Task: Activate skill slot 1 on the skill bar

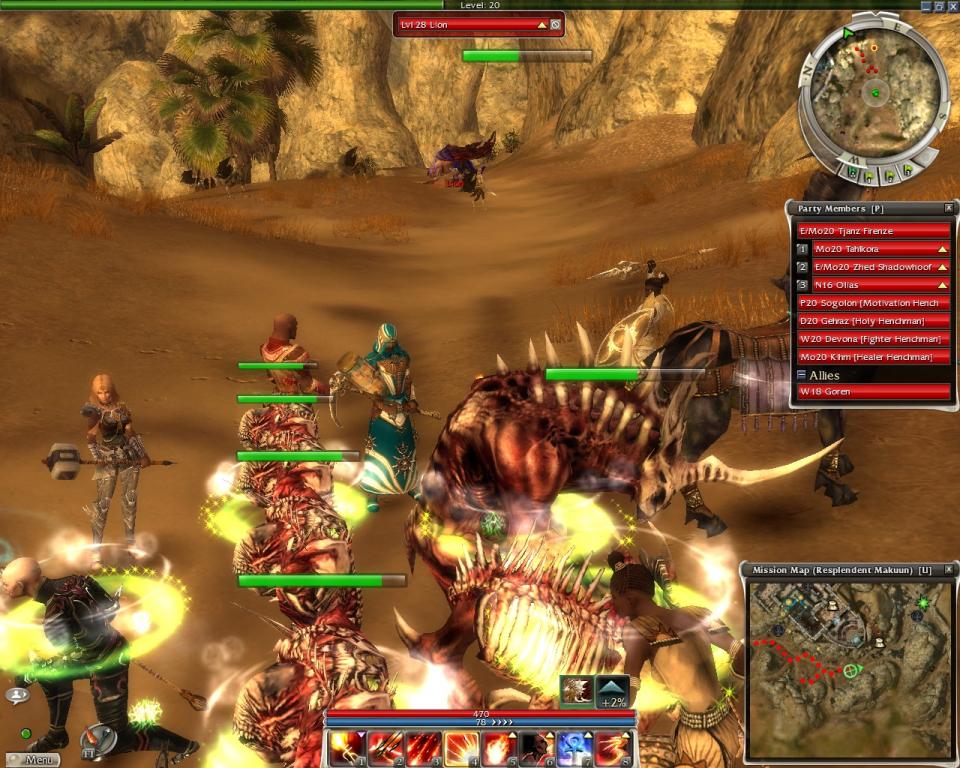Action: point(347,746)
